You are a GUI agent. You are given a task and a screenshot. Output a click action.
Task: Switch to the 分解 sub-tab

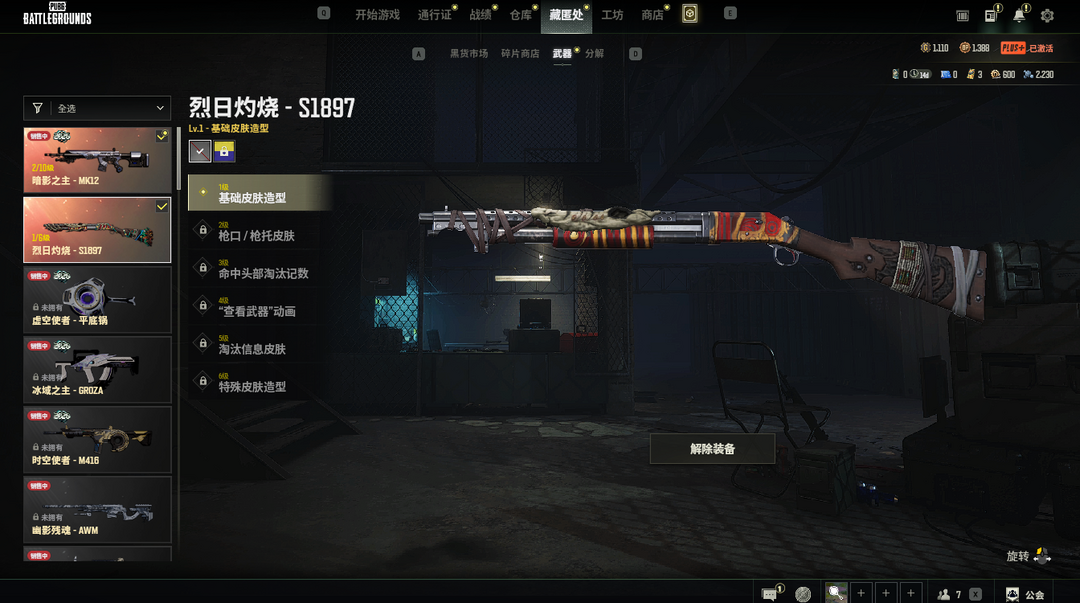[594, 54]
